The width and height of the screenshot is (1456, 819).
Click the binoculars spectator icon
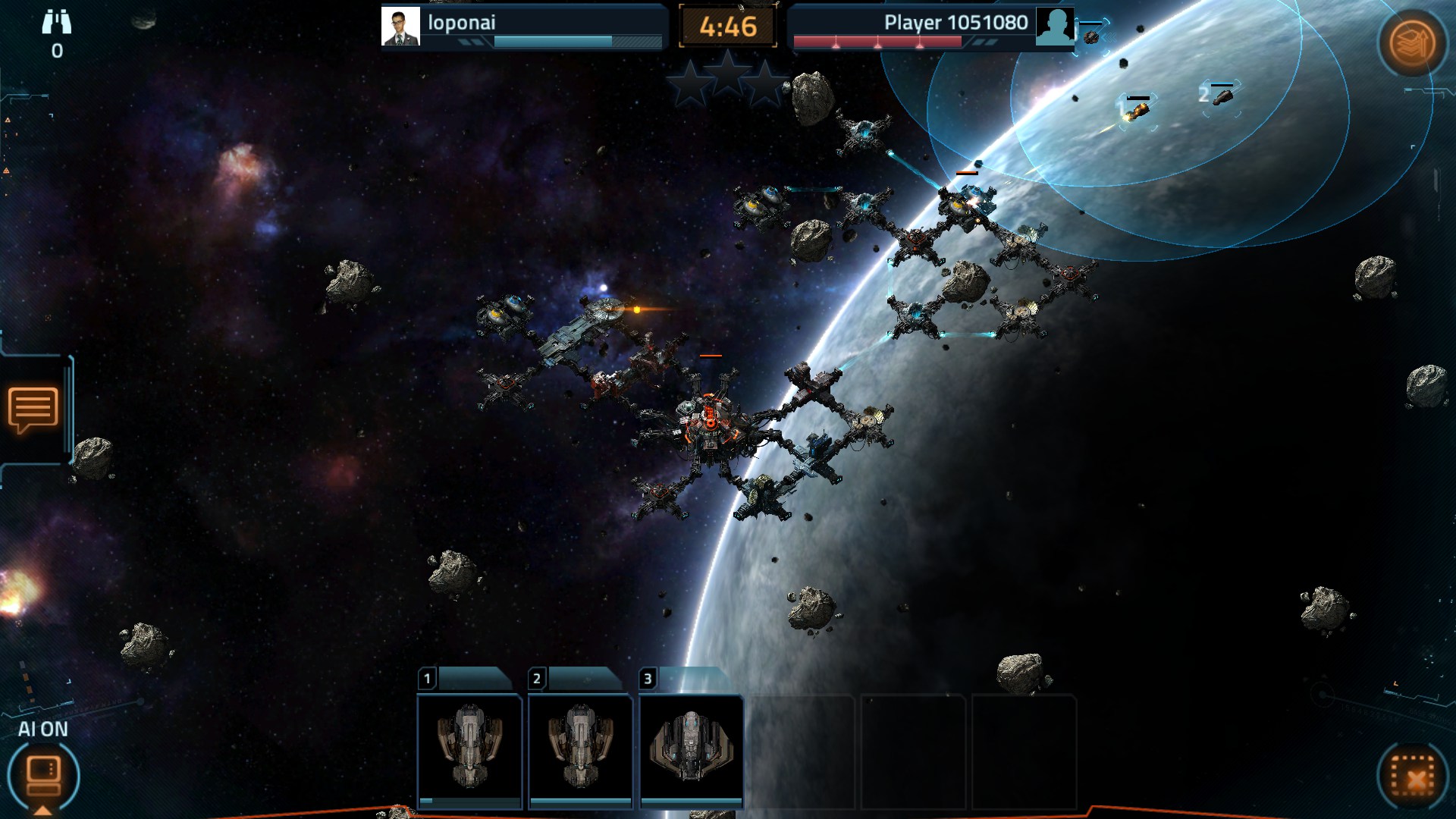point(57,23)
